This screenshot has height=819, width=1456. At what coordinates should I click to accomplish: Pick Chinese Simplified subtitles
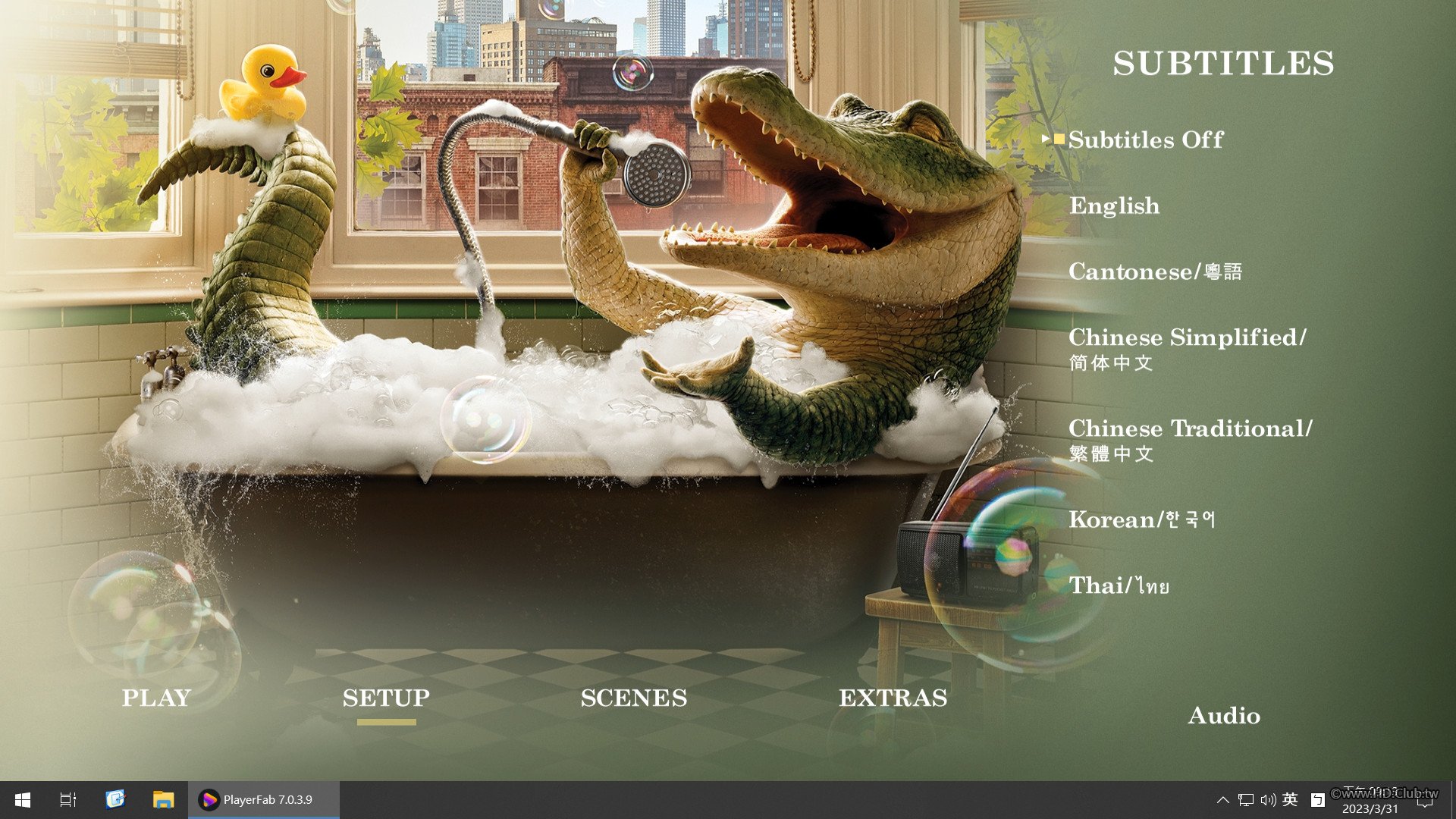(x=1187, y=348)
